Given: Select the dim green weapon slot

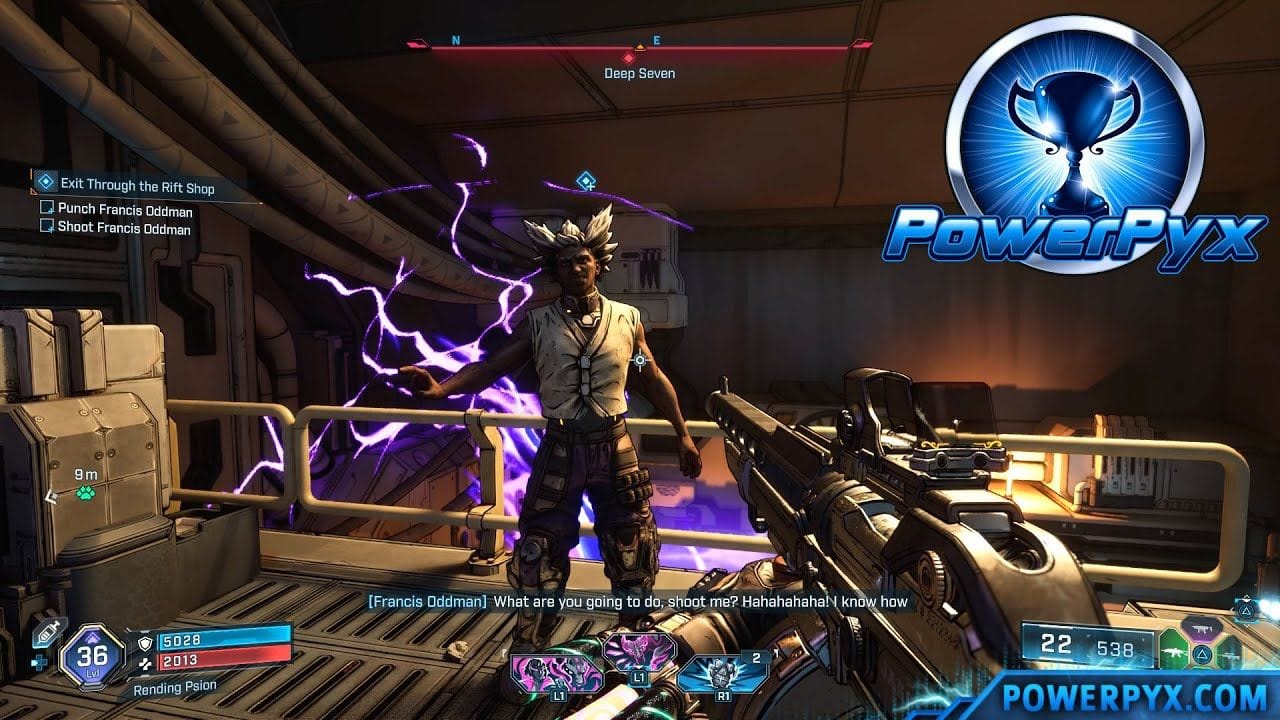Looking at the screenshot, I should point(1228,654).
